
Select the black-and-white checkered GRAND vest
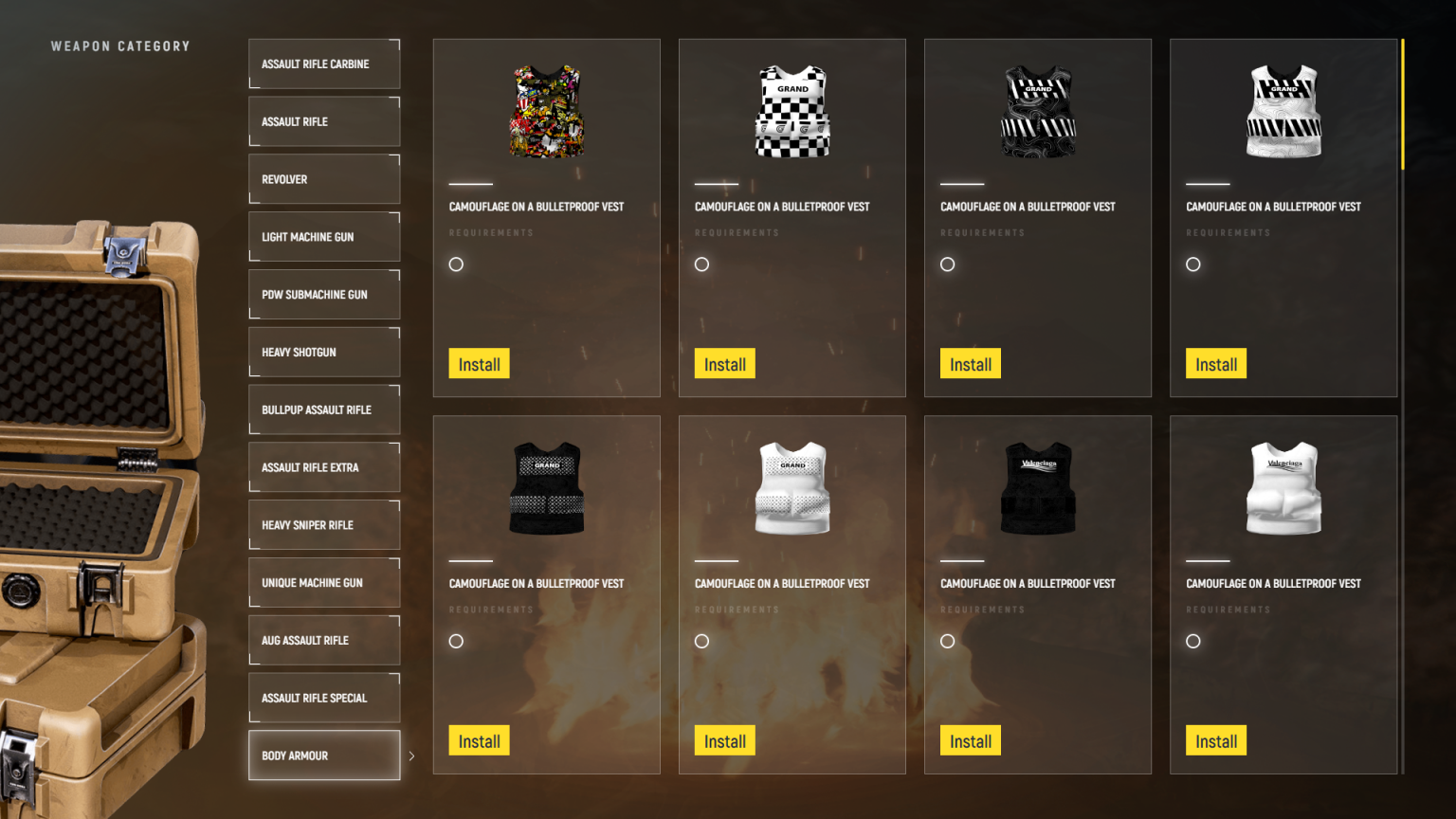tap(792, 109)
